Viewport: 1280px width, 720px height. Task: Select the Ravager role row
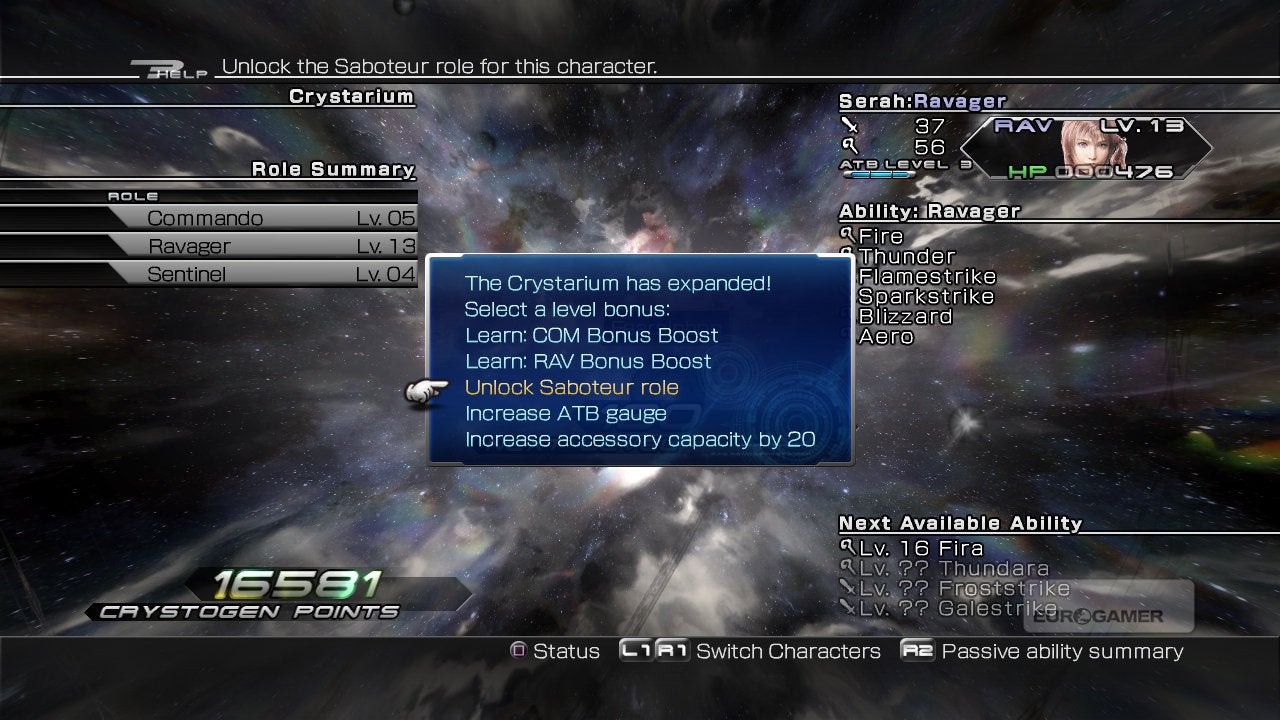pyautogui.click(x=260, y=246)
